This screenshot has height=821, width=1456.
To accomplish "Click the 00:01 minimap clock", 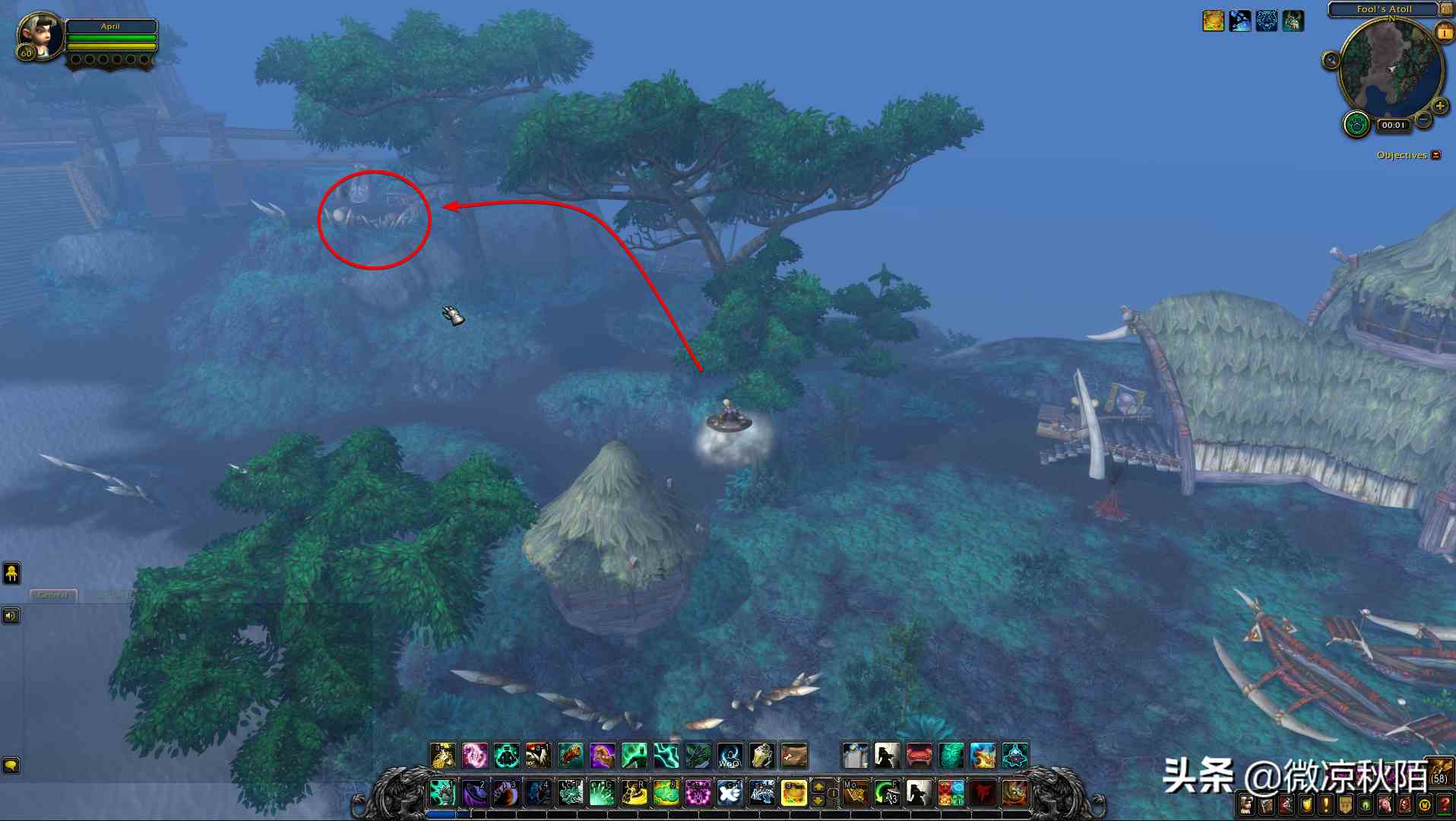I will click(x=1394, y=124).
